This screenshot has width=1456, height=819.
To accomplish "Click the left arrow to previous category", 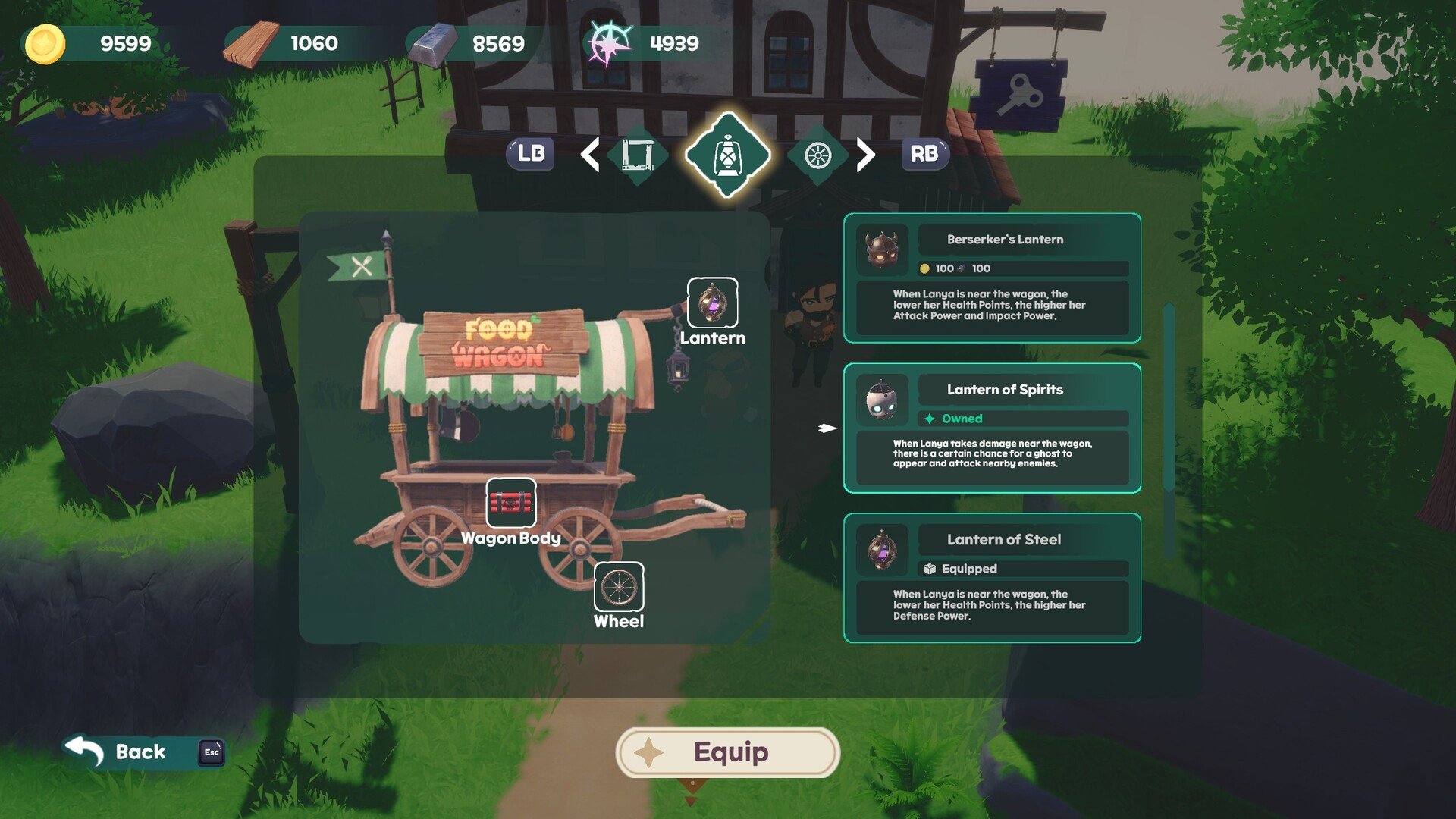I will click(590, 155).
